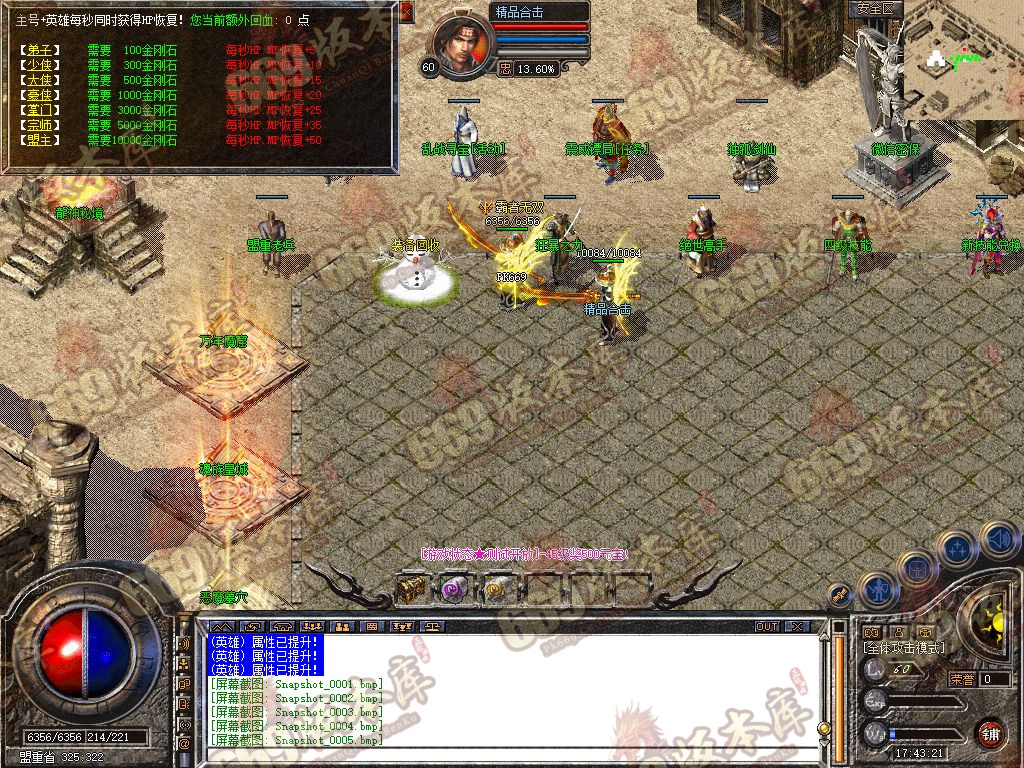Click the OUT button above chat
This screenshot has height=768, width=1024.
[767, 627]
